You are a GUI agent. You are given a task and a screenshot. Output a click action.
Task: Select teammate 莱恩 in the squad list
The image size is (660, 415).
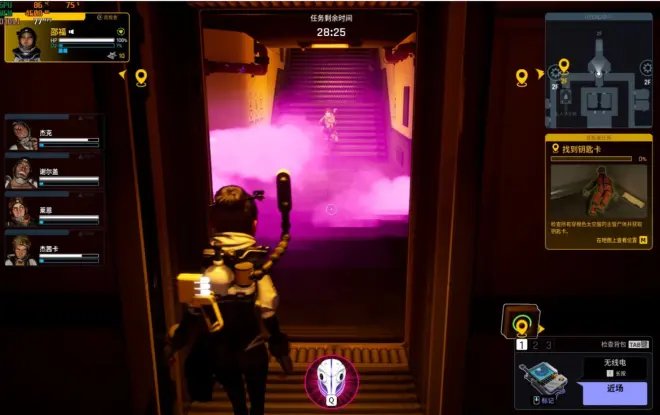click(24, 209)
